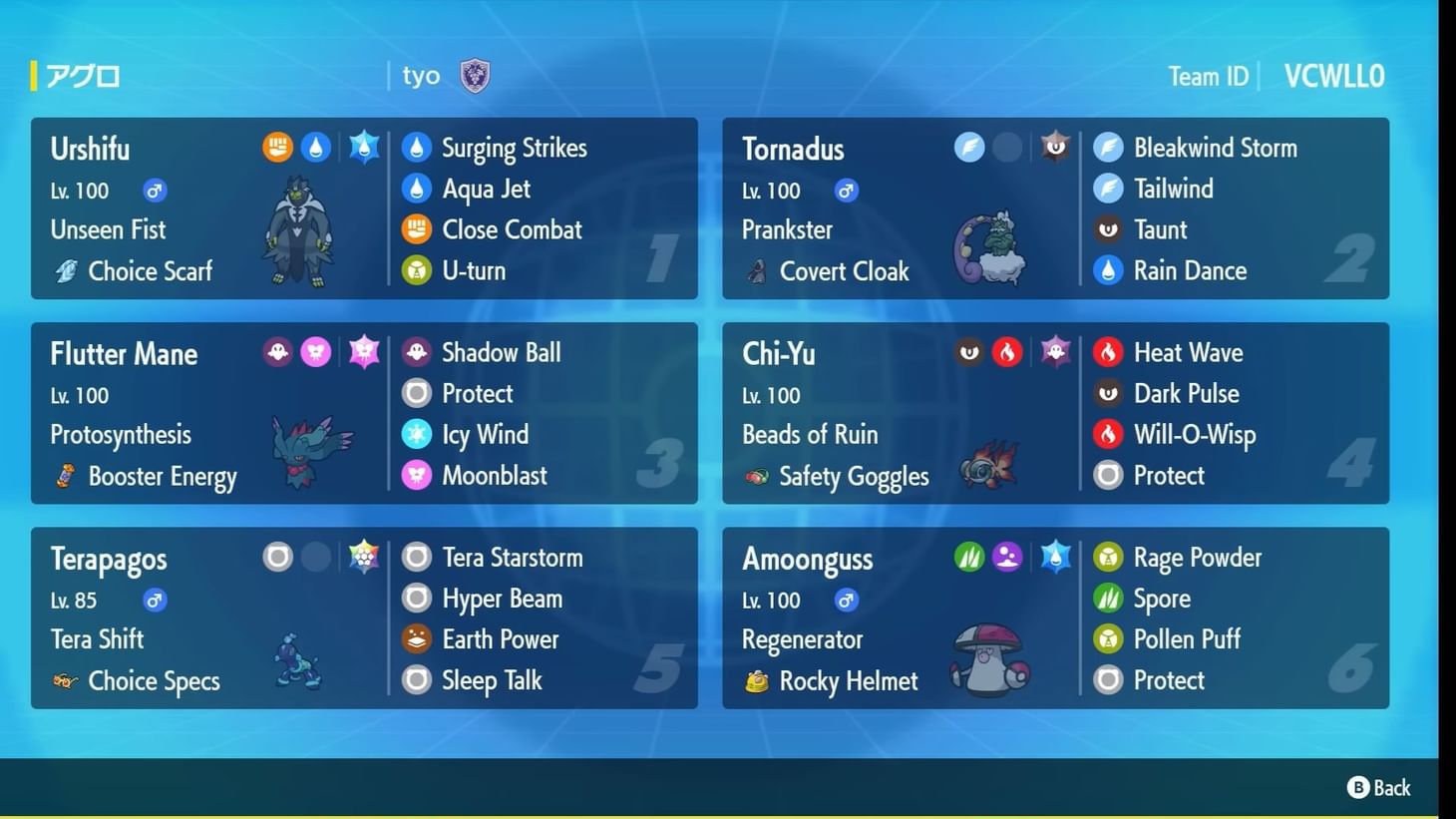Click the Stellar Tera icon on Terapagos

[364, 557]
